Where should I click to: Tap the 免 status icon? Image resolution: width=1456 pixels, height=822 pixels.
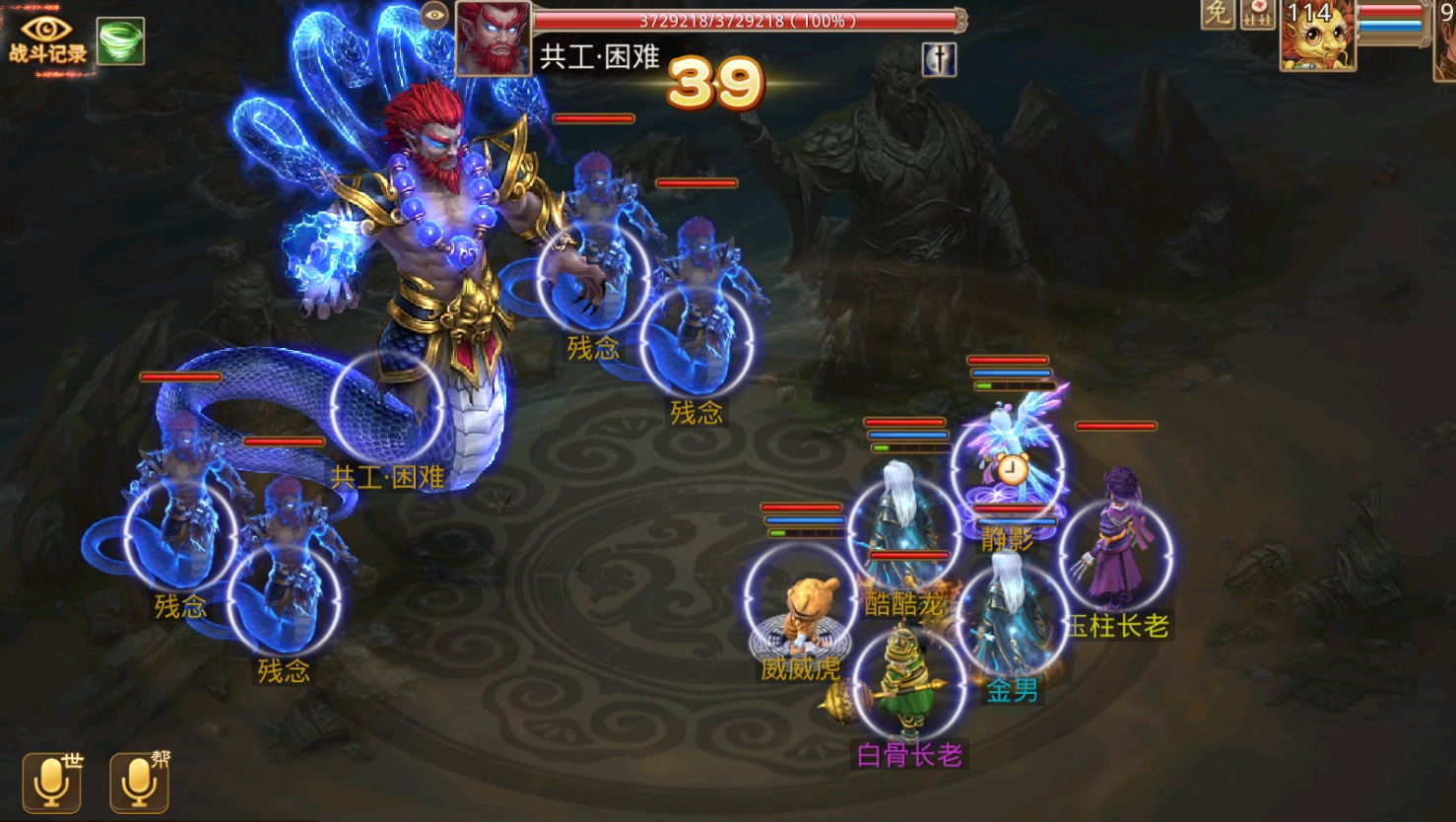pyautogui.click(x=1218, y=14)
